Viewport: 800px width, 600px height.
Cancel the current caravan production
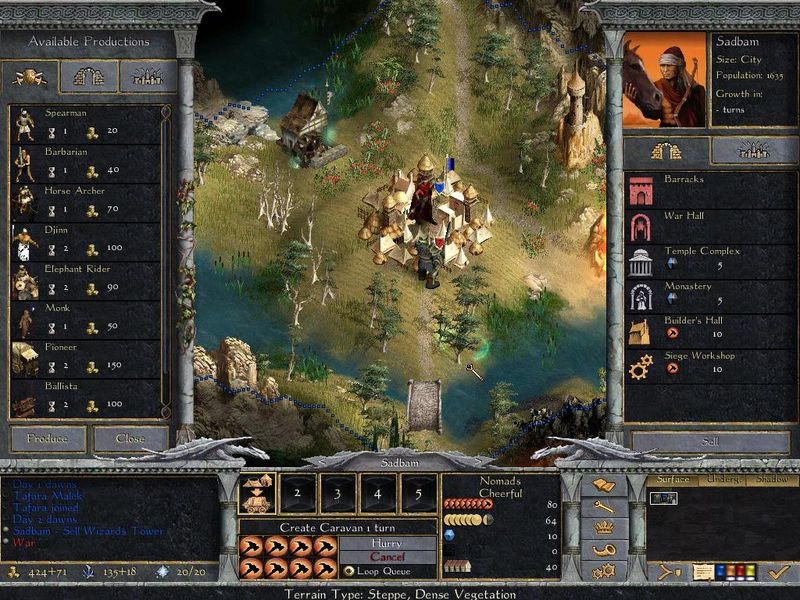pos(387,557)
